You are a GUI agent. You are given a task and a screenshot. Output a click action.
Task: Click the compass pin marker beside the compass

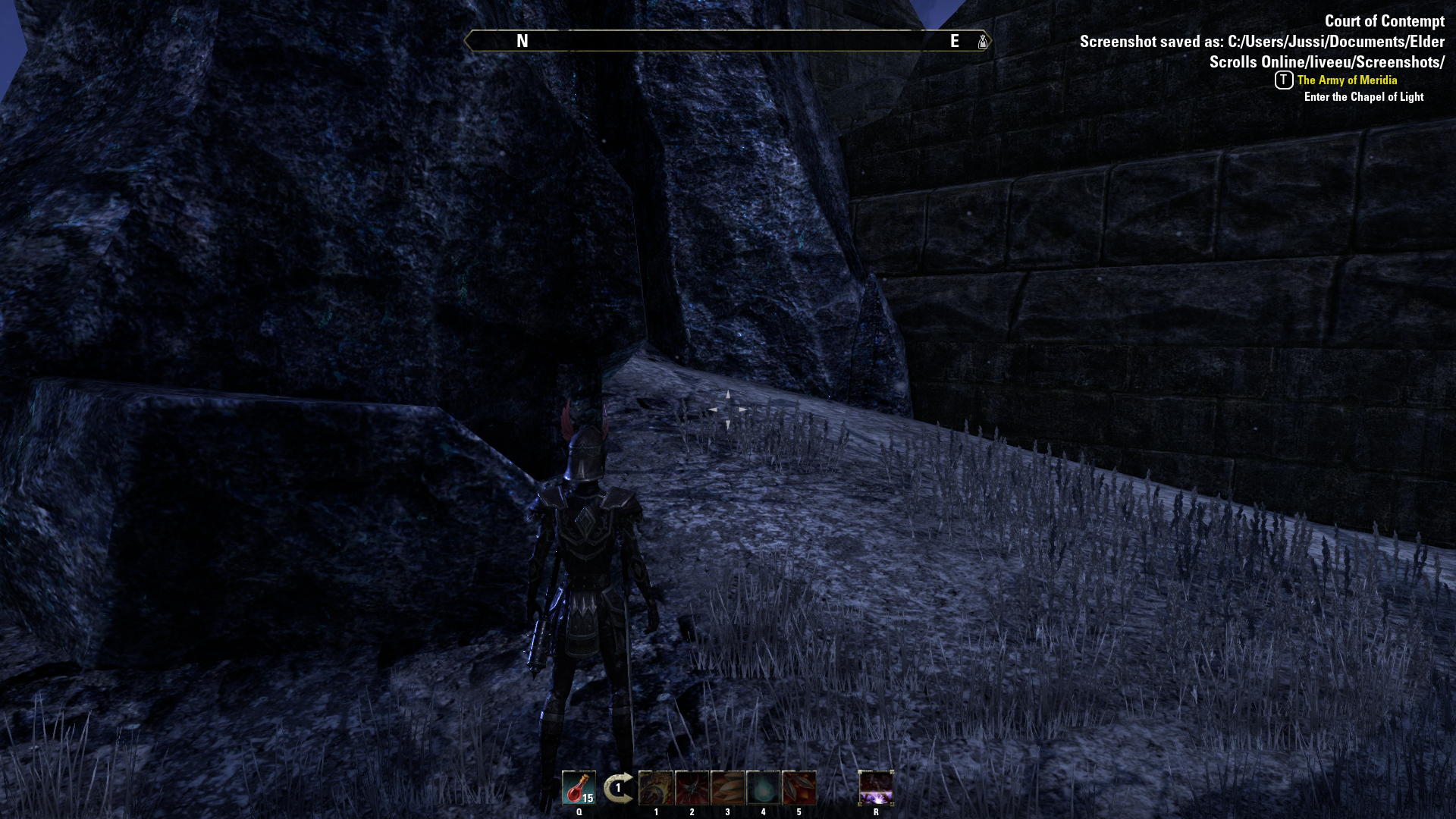pos(981,42)
